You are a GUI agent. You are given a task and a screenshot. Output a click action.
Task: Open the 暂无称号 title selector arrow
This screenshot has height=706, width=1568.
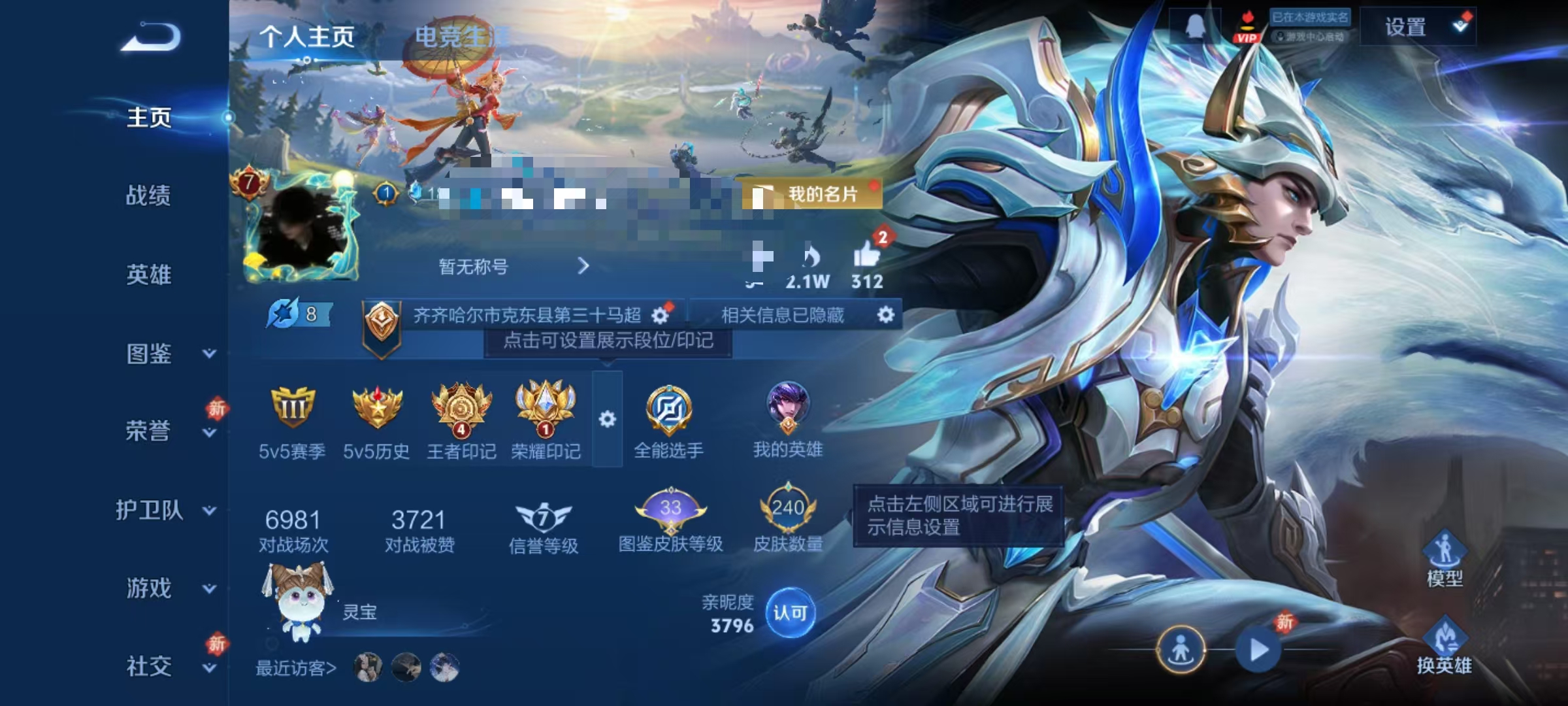583,266
